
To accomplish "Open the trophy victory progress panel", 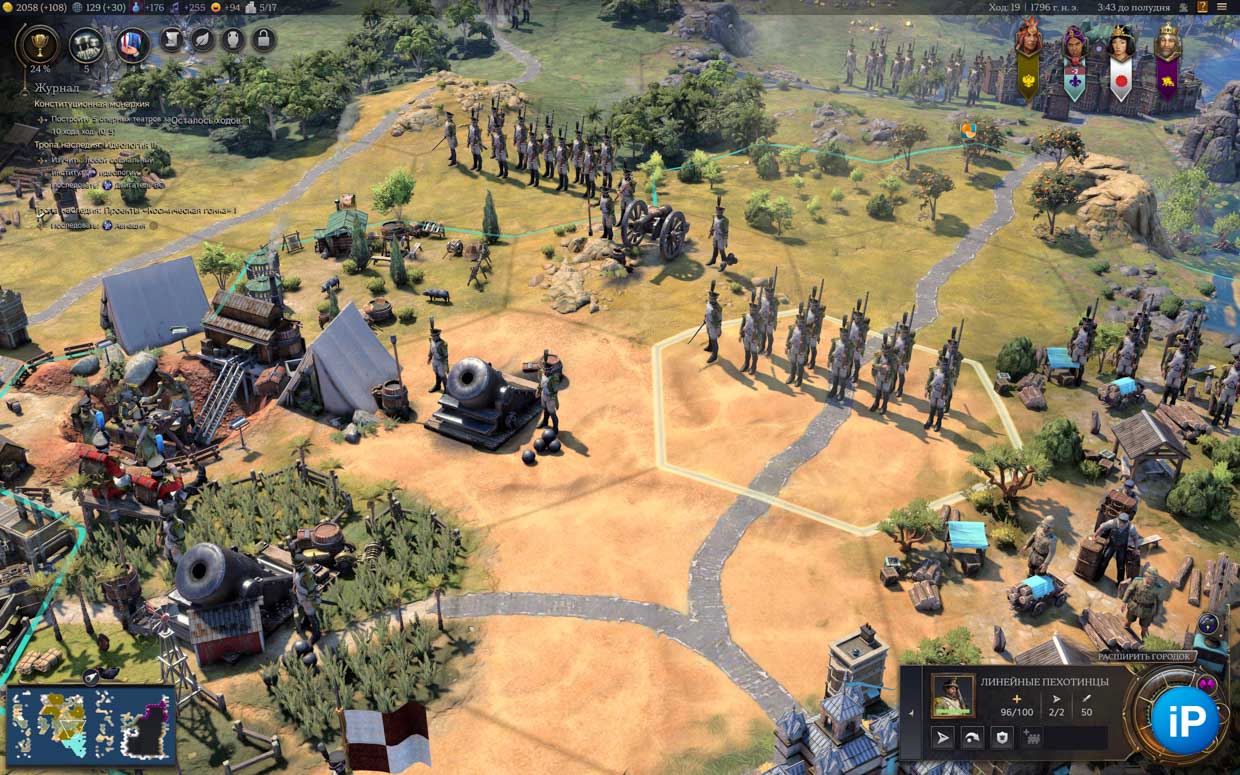I will point(40,44).
